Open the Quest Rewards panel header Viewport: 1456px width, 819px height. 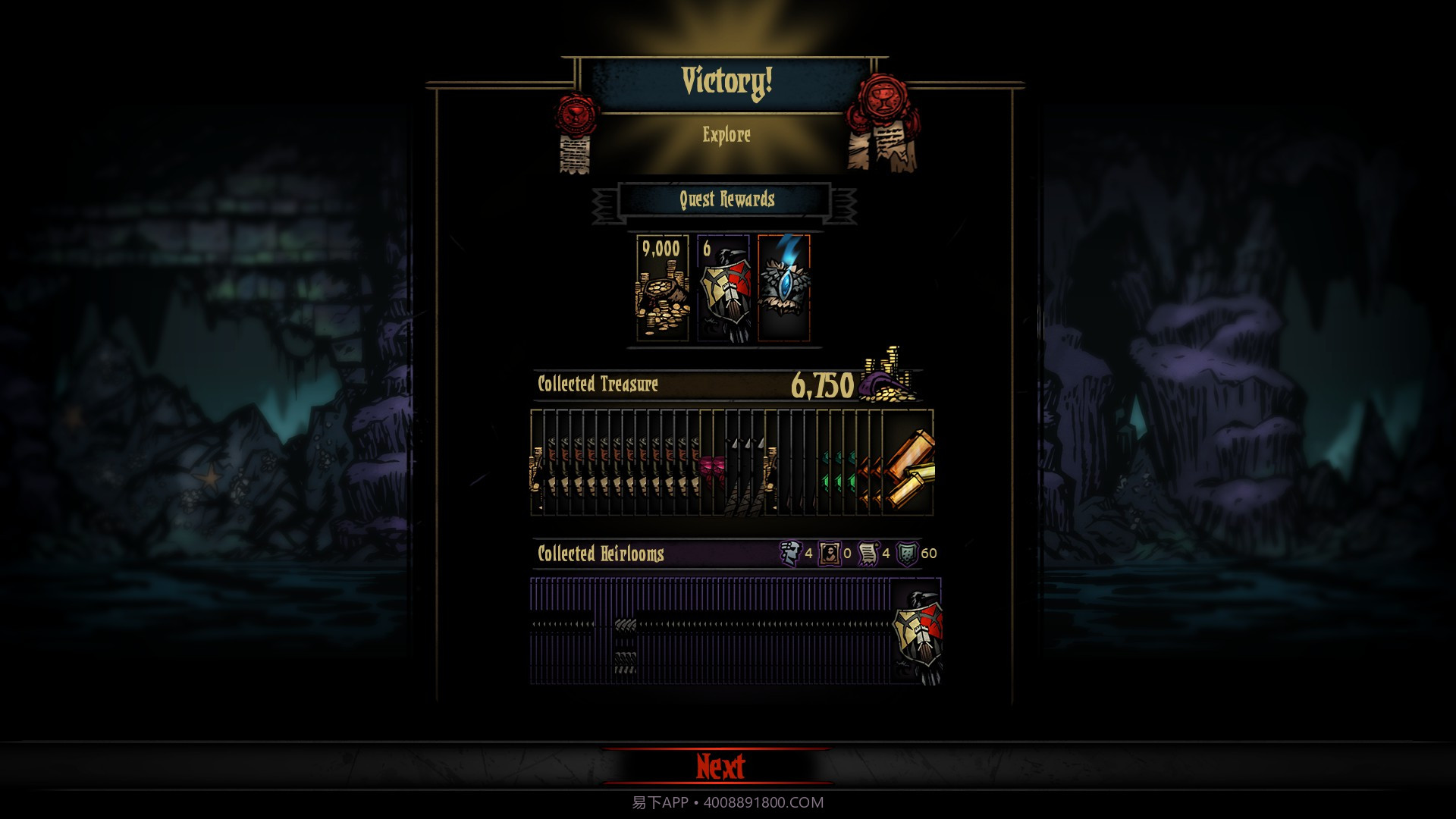[726, 200]
